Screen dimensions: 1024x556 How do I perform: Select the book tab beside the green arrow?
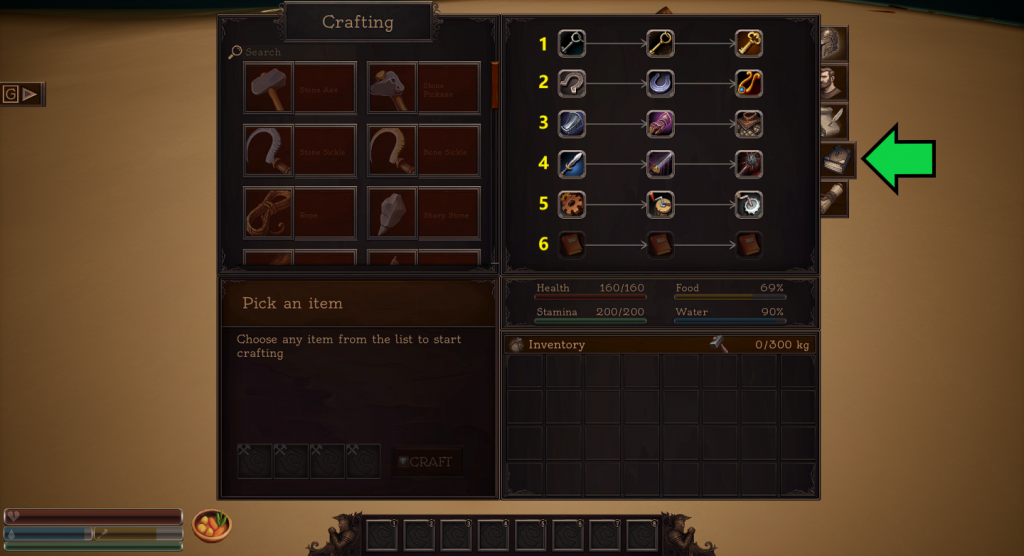click(x=836, y=161)
